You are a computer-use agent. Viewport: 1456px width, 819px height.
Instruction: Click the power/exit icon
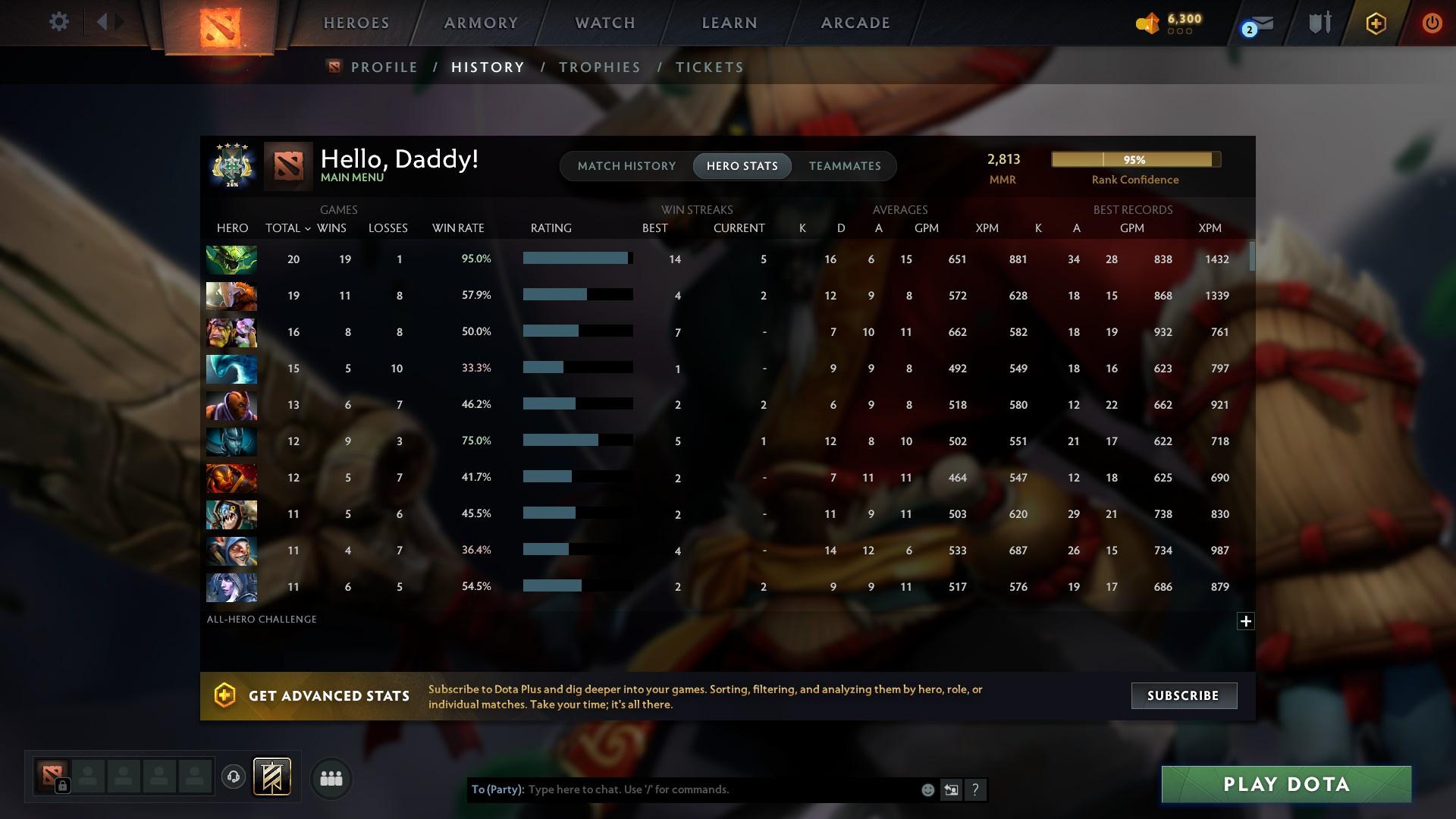[1432, 23]
